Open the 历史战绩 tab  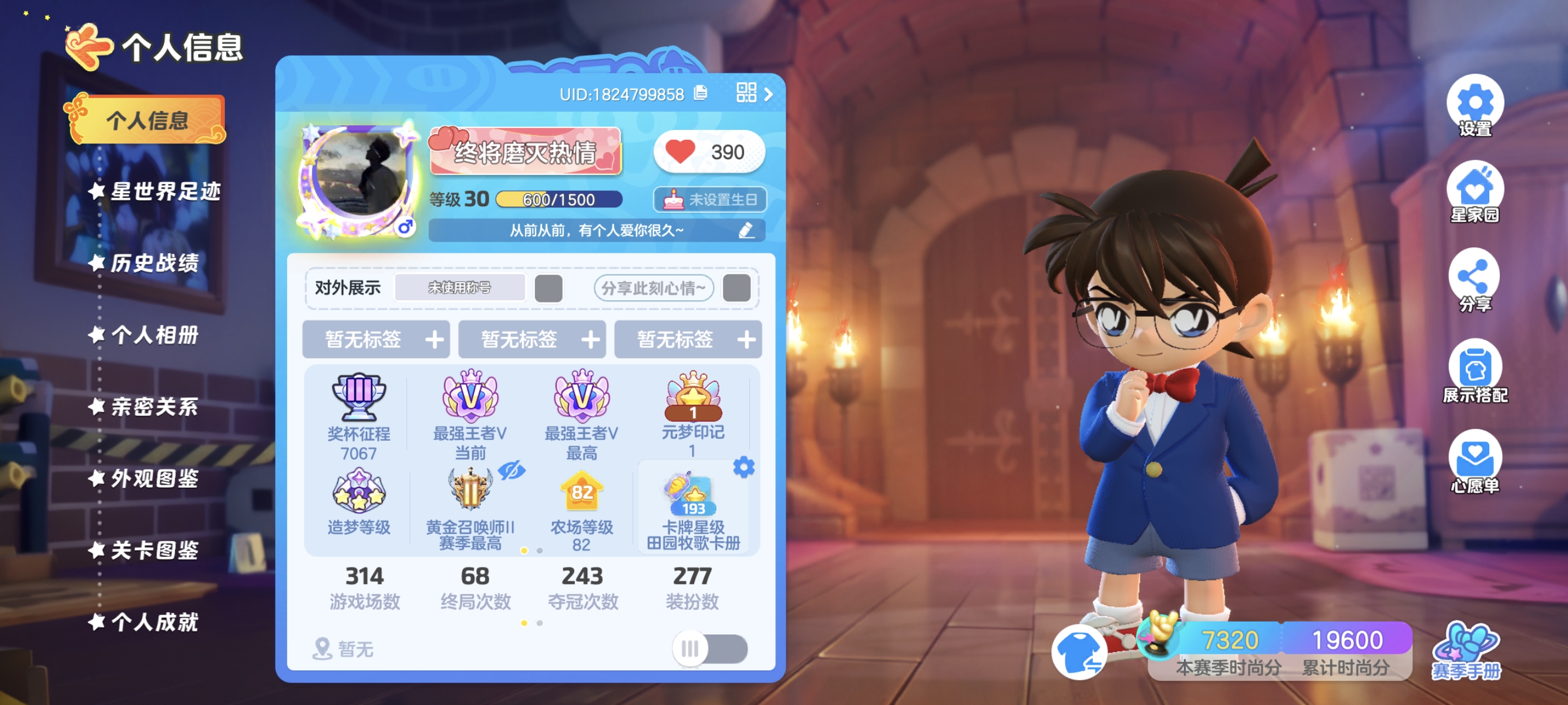pyautogui.click(x=154, y=264)
